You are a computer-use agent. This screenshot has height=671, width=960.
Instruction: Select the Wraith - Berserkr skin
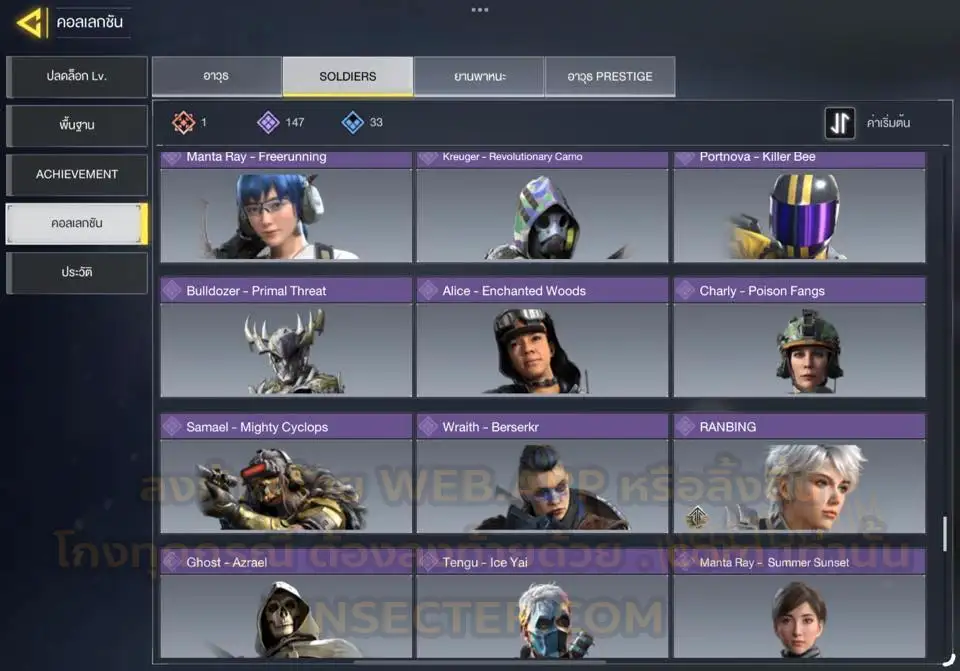pyautogui.click(x=542, y=474)
